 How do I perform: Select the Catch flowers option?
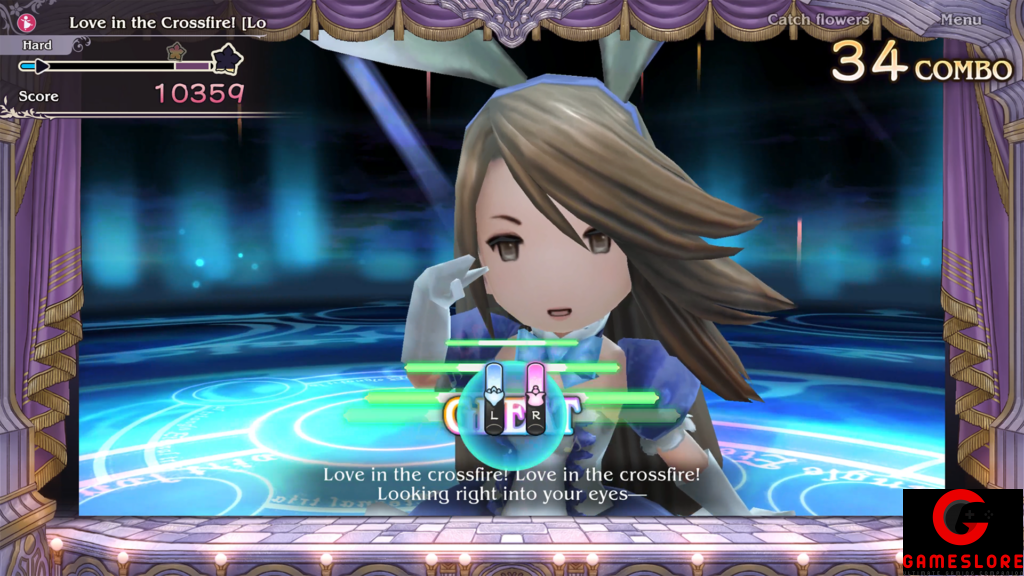[x=818, y=20]
